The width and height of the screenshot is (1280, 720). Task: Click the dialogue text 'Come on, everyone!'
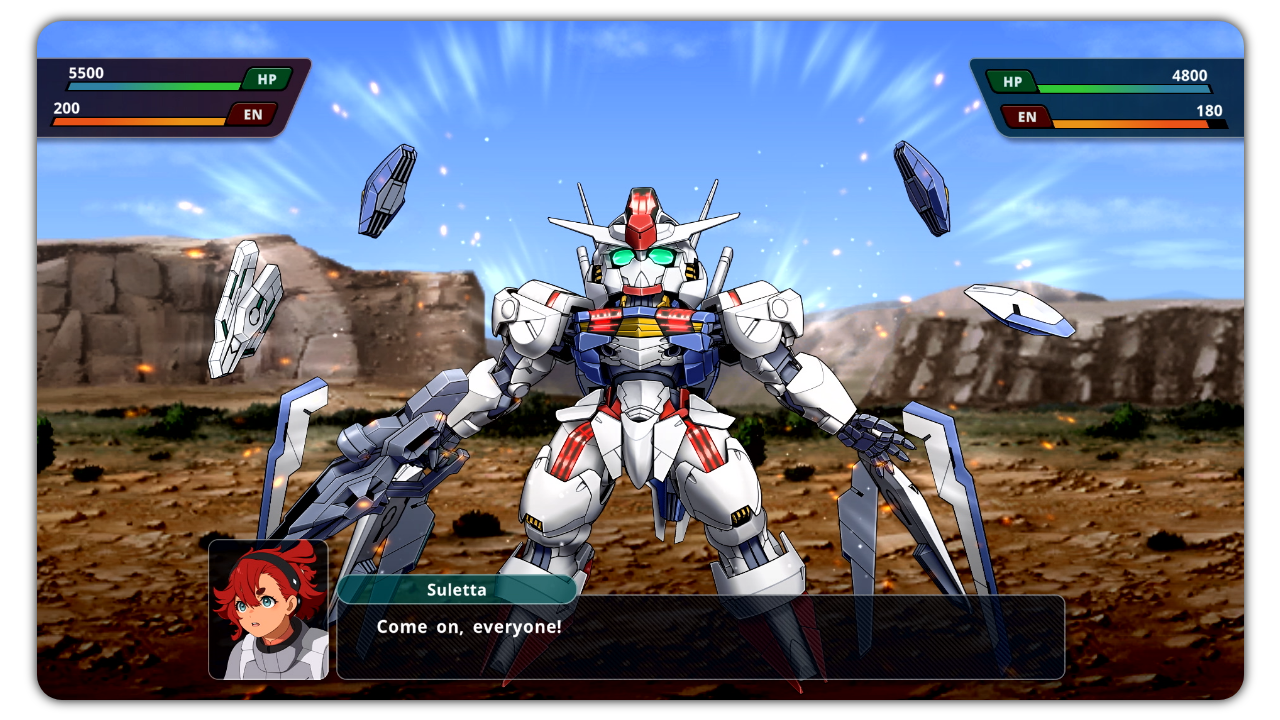pyautogui.click(x=468, y=627)
